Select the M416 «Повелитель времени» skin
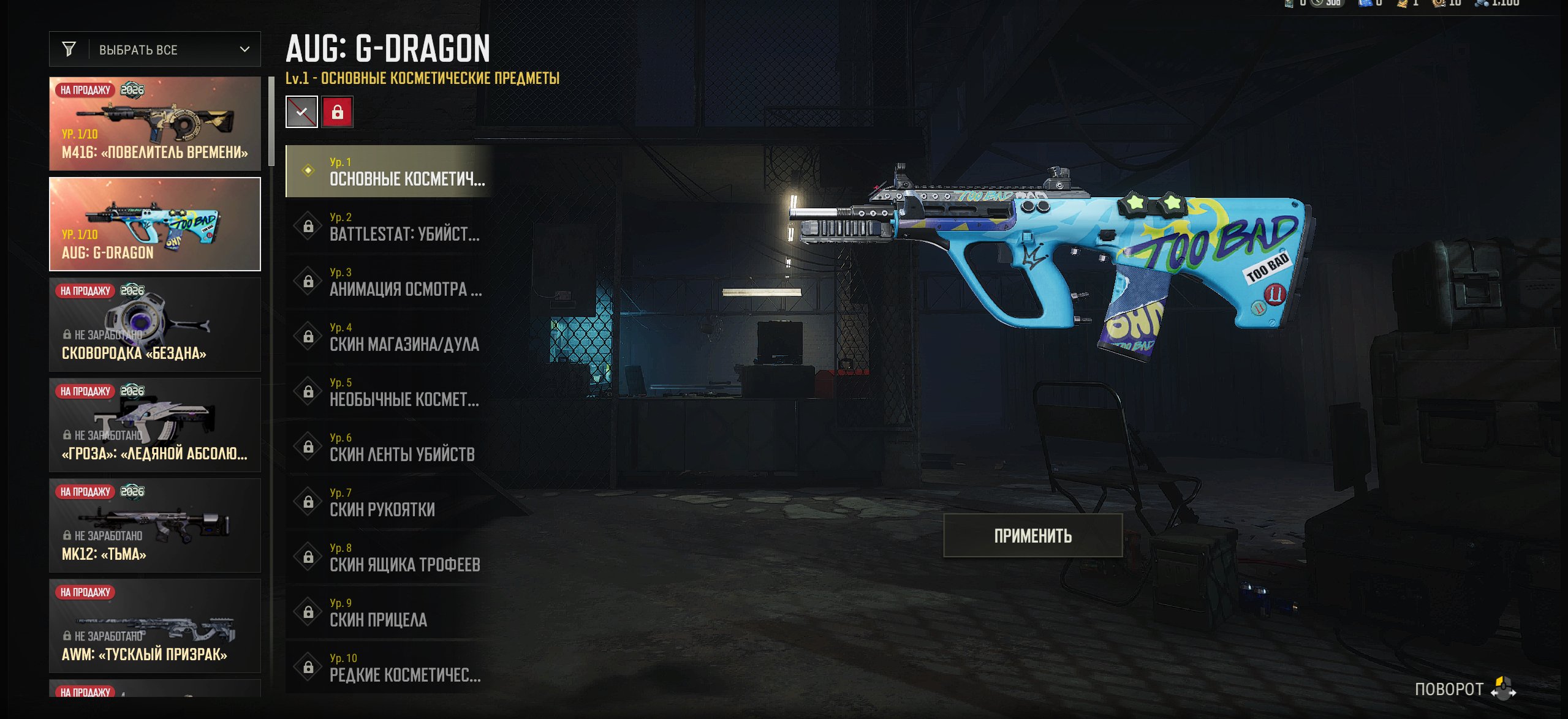 tap(155, 124)
